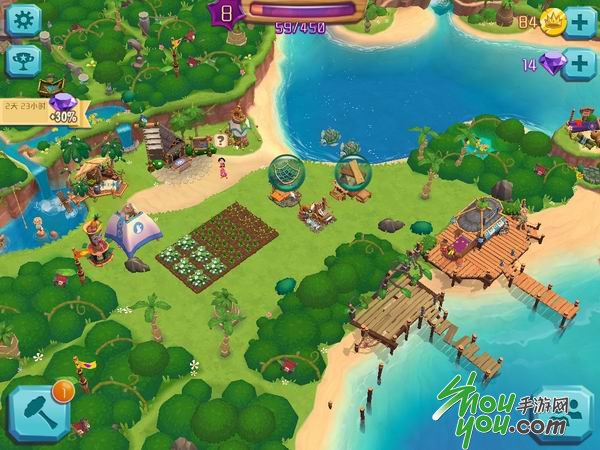This screenshot has height=450, width=600.
Task: Tap the tent hut bubble
Action: [350, 173]
